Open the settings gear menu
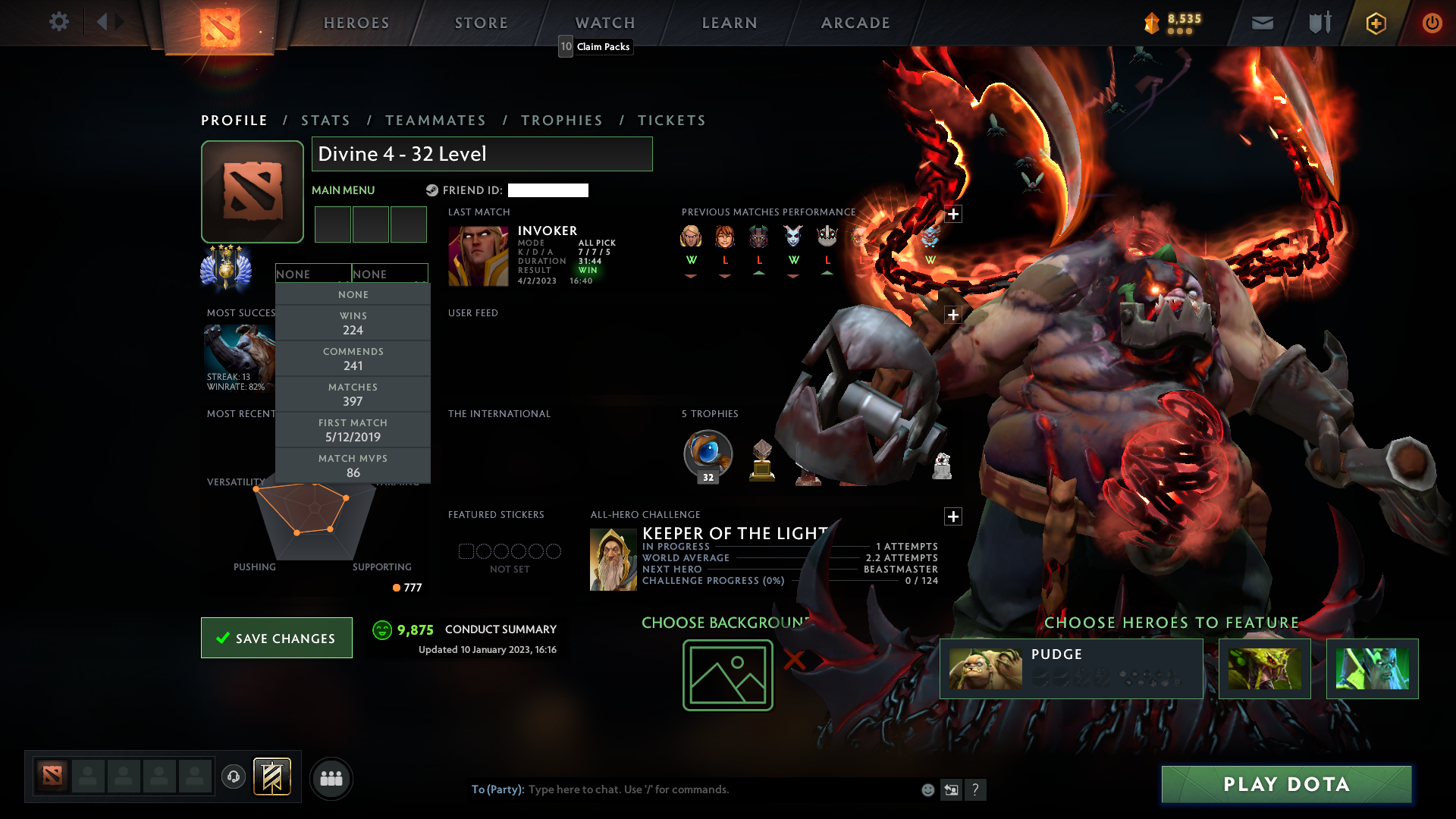This screenshot has height=819, width=1456. point(59,22)
